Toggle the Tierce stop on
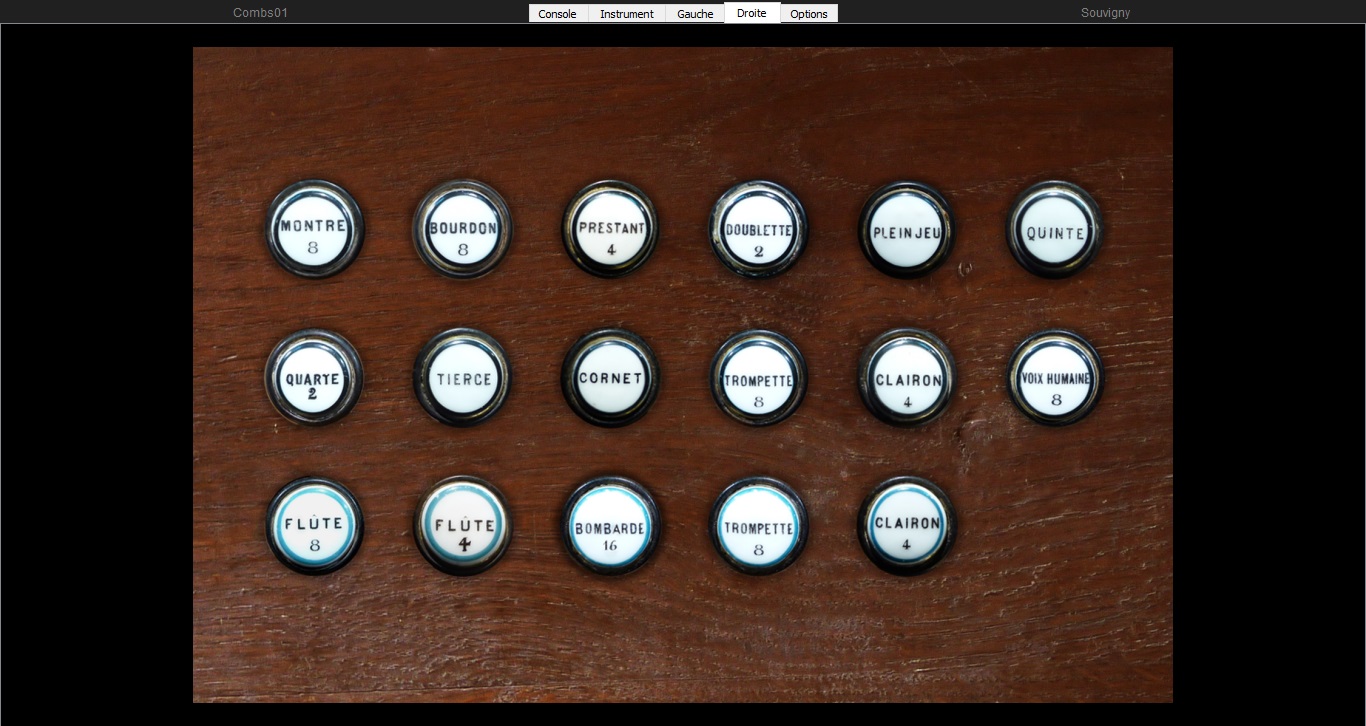Viewport: 1366px width, 726px height. point(462,376)
